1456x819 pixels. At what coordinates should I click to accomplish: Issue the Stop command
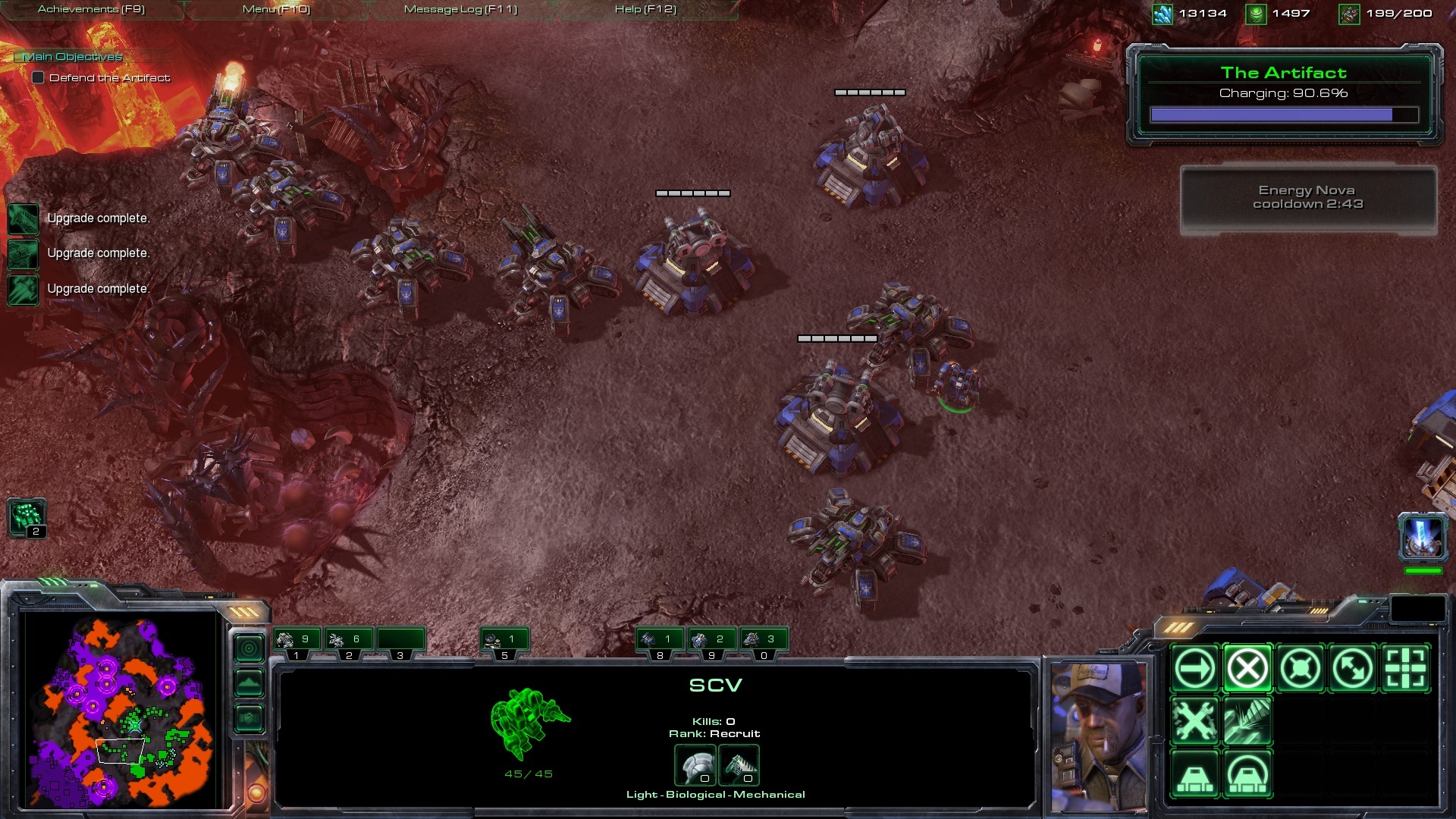click(1247, 669)
